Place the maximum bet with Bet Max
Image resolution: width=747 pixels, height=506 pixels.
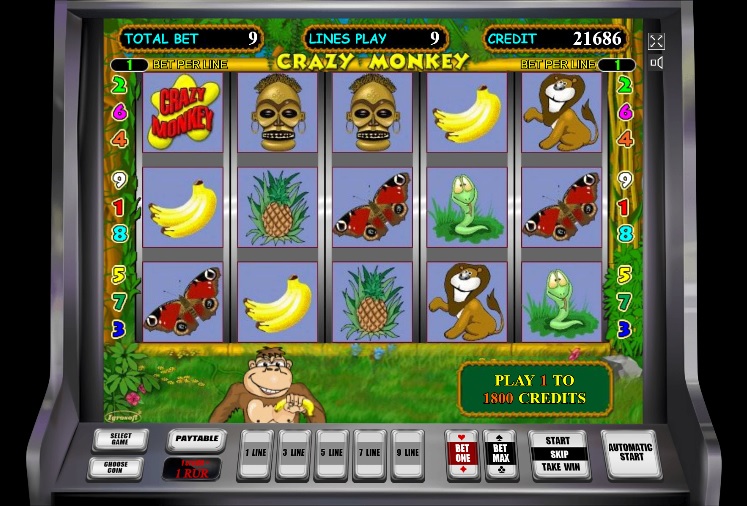point(500,453)
